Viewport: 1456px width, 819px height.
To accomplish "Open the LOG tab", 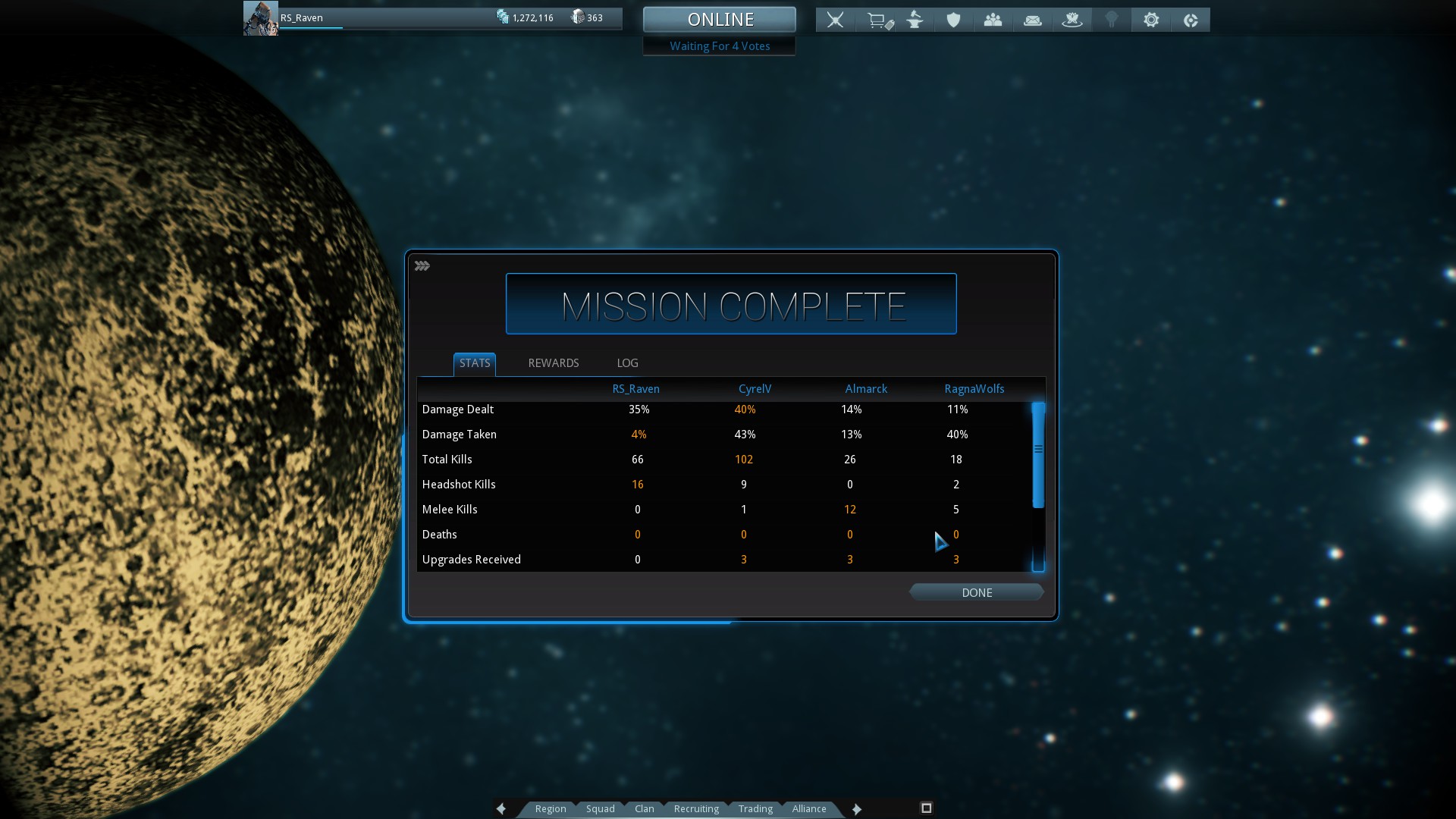I will point(627,363).
